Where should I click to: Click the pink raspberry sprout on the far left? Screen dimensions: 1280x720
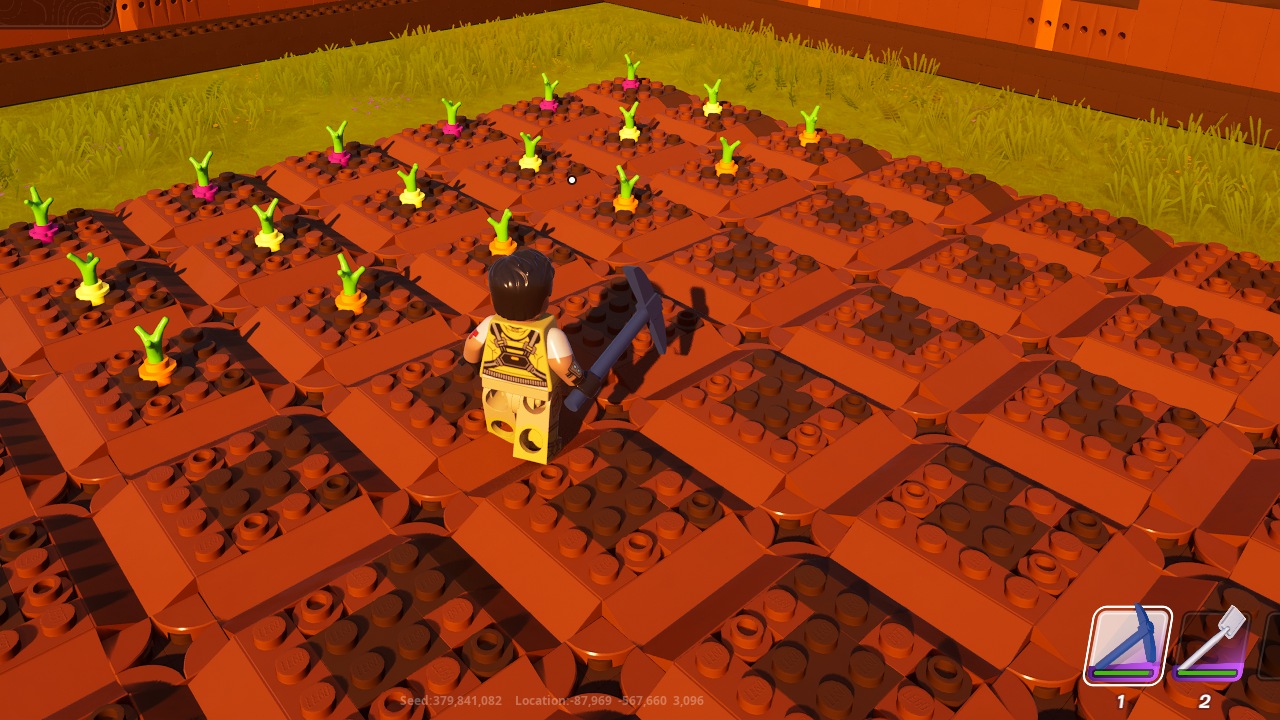pyautogui.click(x=42, y=230)
